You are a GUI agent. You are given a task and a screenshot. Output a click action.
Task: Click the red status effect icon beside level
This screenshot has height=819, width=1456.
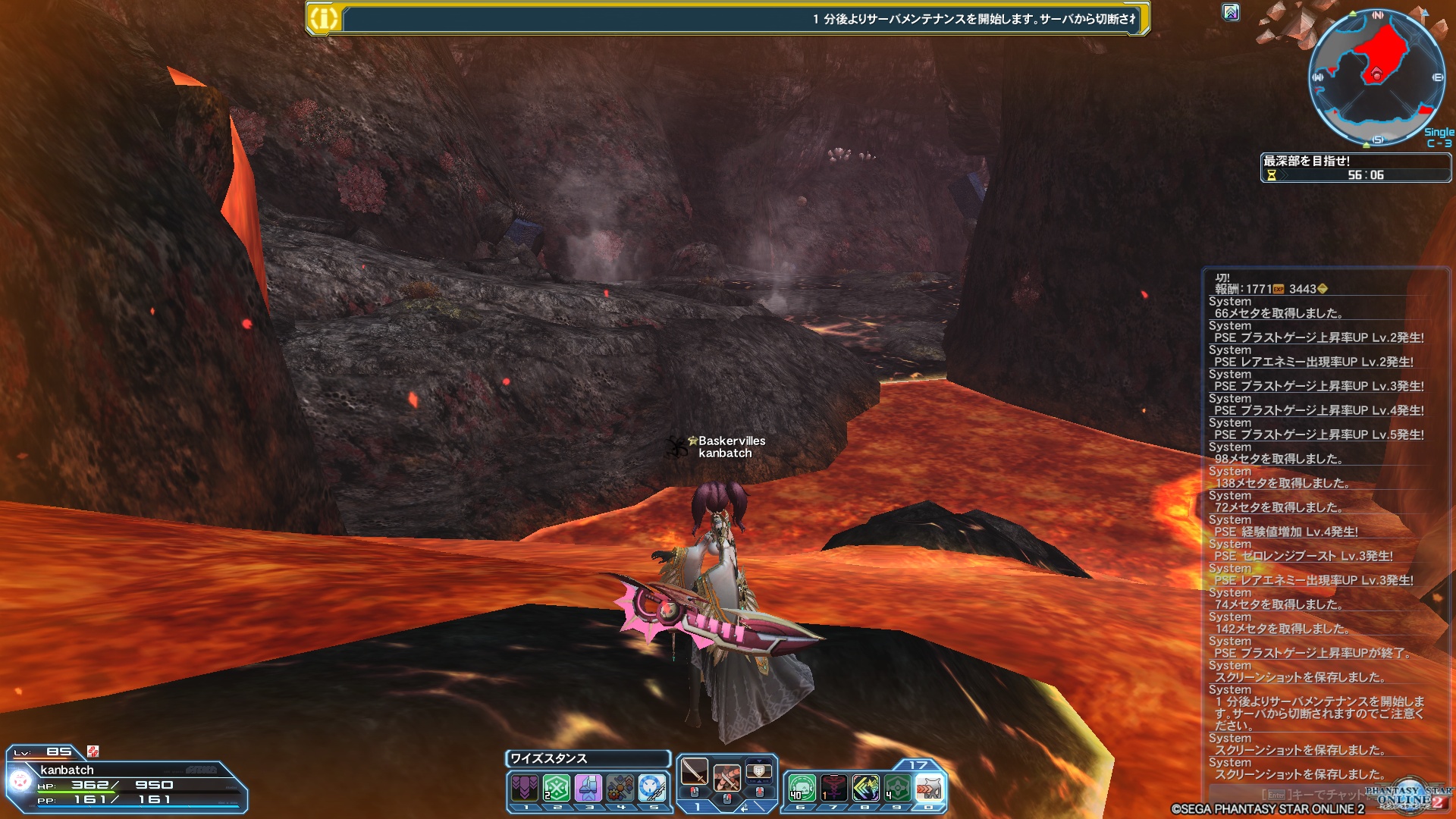pyautogui.click(x=93, y=751)
